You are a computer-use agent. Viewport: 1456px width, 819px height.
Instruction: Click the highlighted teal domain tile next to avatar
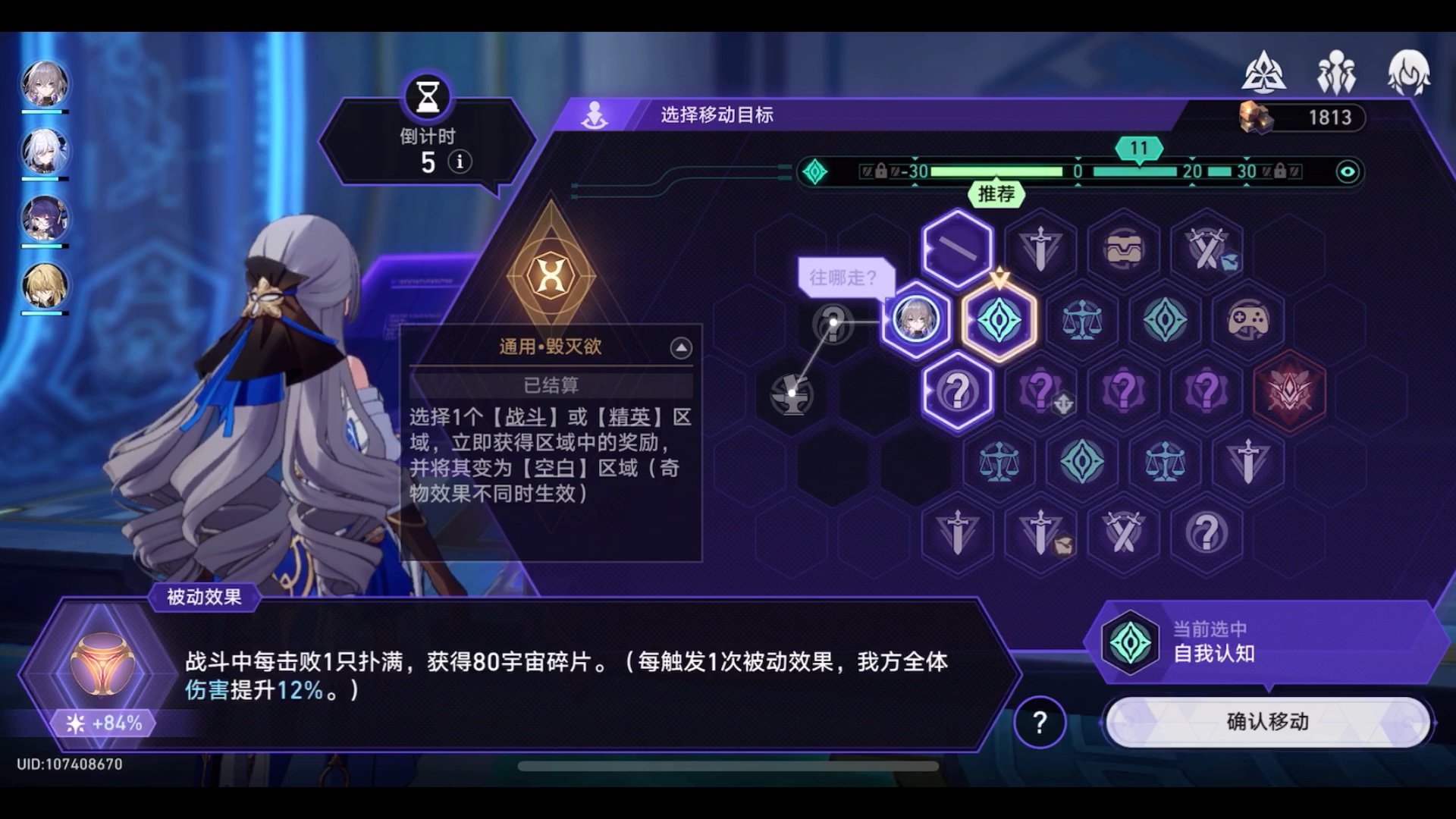point(999,319)
